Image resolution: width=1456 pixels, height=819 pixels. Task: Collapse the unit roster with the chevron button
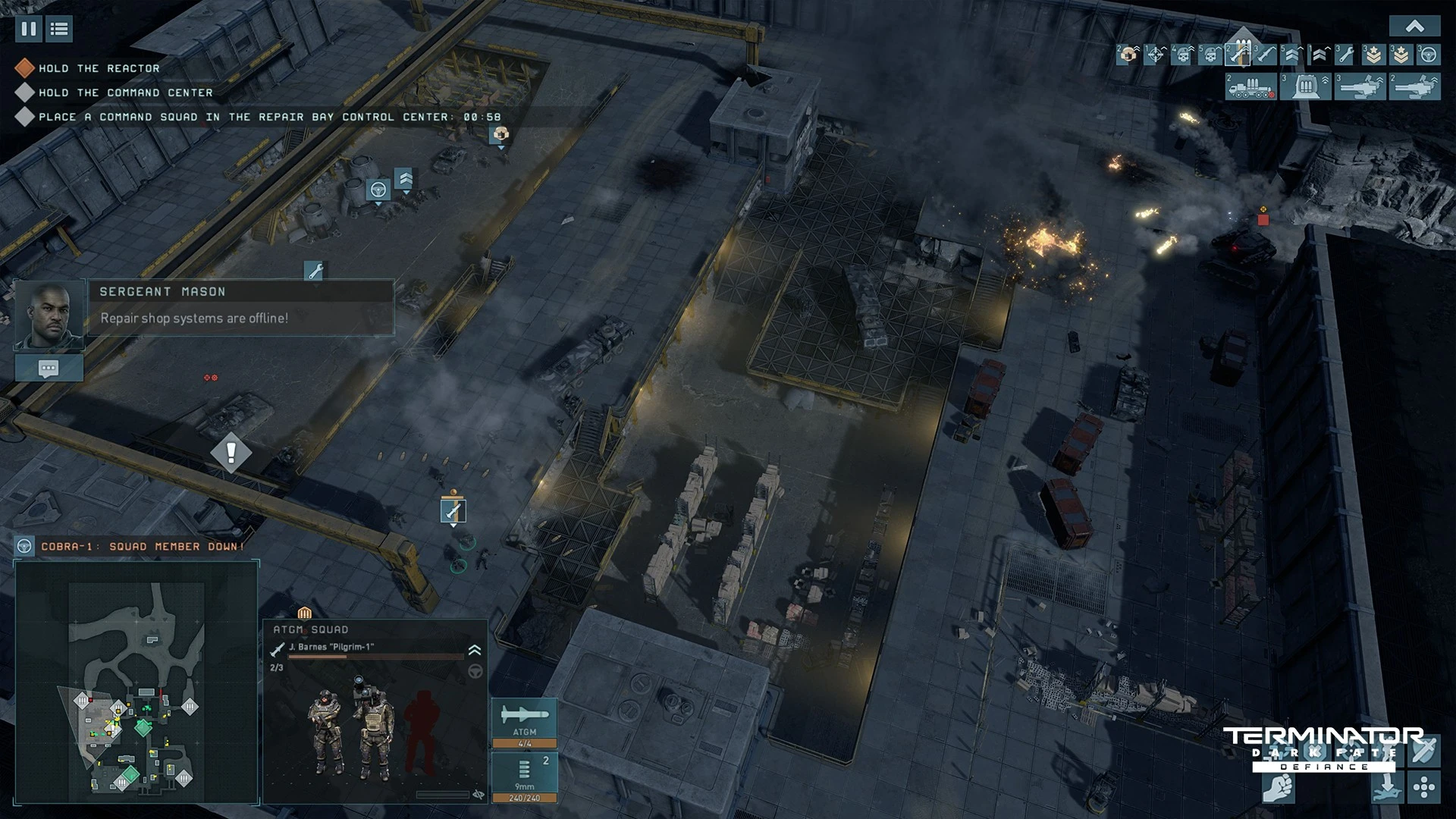(1414, 27)
